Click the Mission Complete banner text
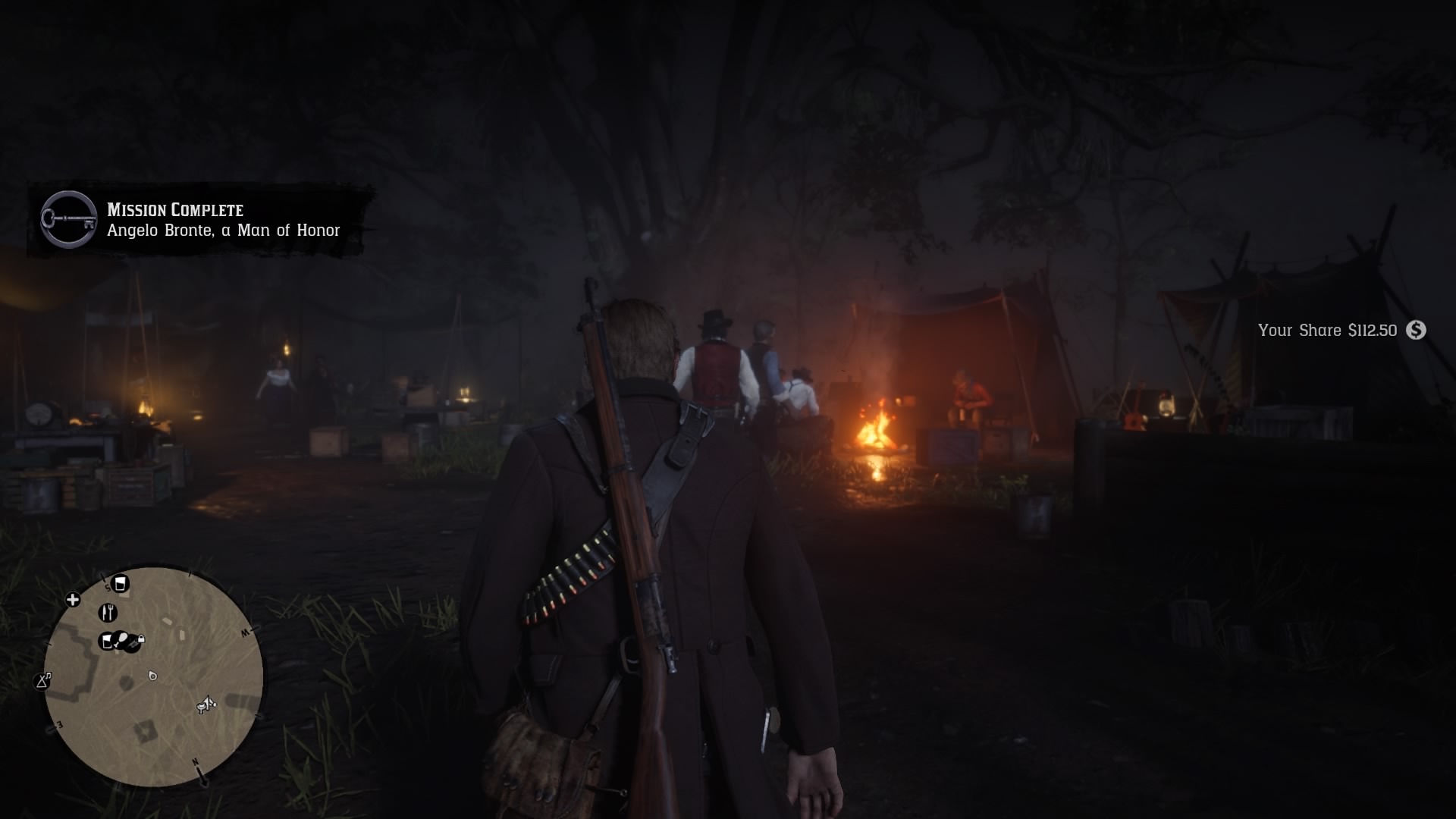Viewport: 1456px width, 819px height. pos(175,211)
